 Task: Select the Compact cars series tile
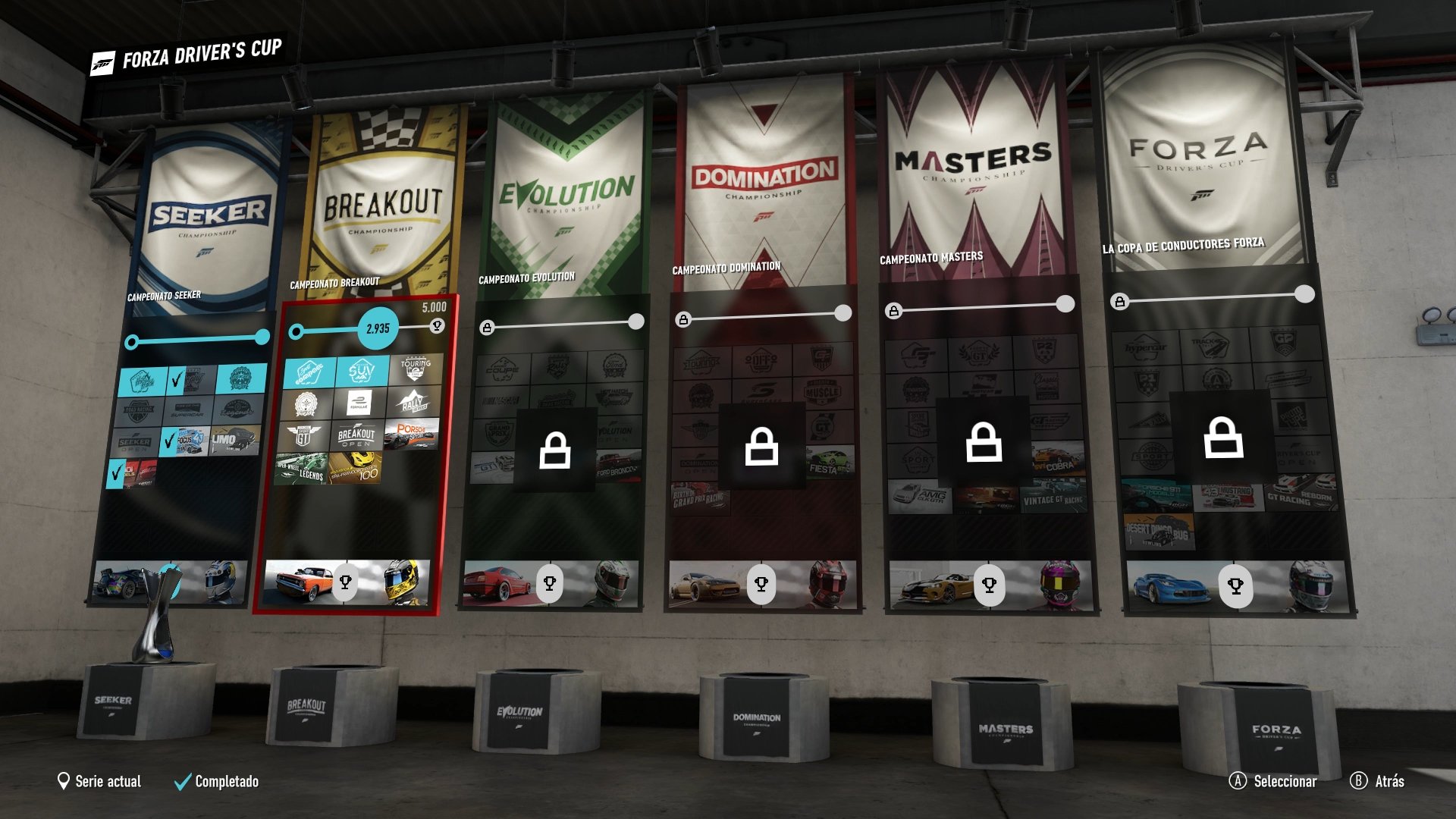(310, 372)
